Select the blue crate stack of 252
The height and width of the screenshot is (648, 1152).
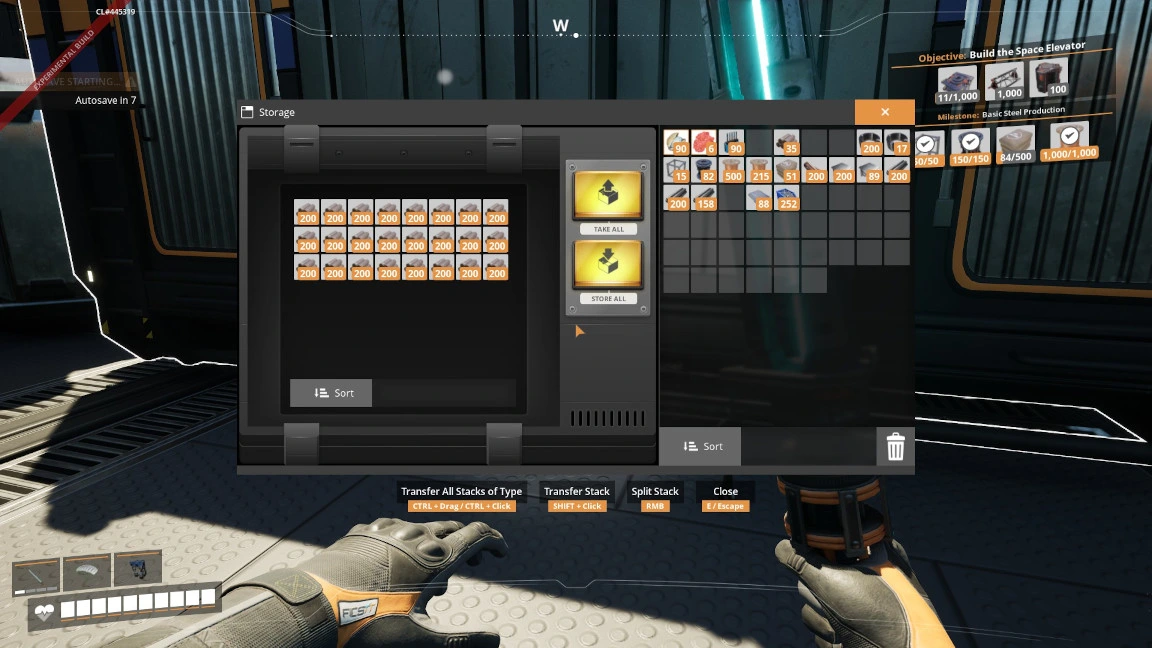pos(787,197)
